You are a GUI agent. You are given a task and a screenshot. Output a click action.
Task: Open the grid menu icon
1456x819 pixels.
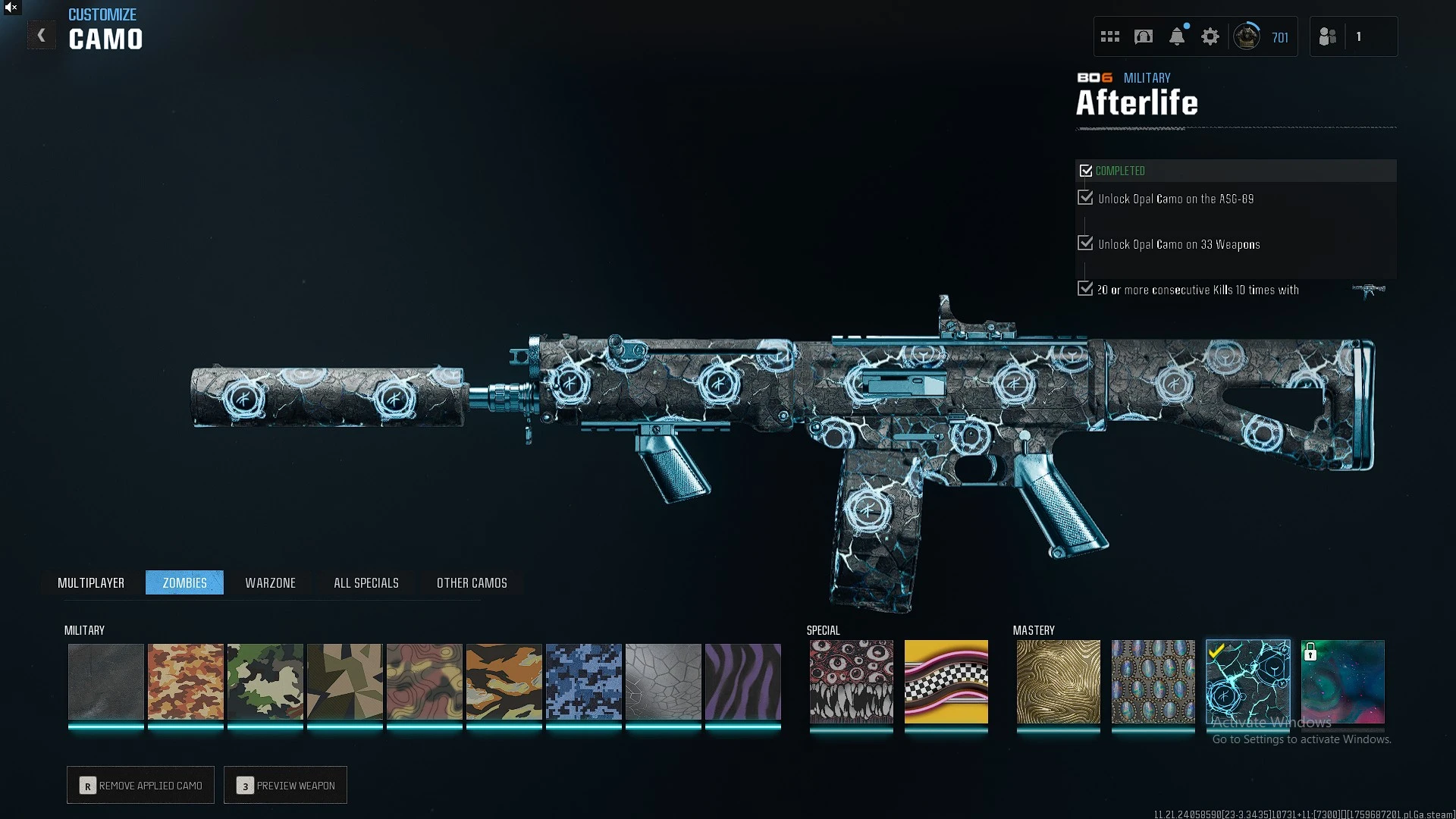coord(1110,36)
